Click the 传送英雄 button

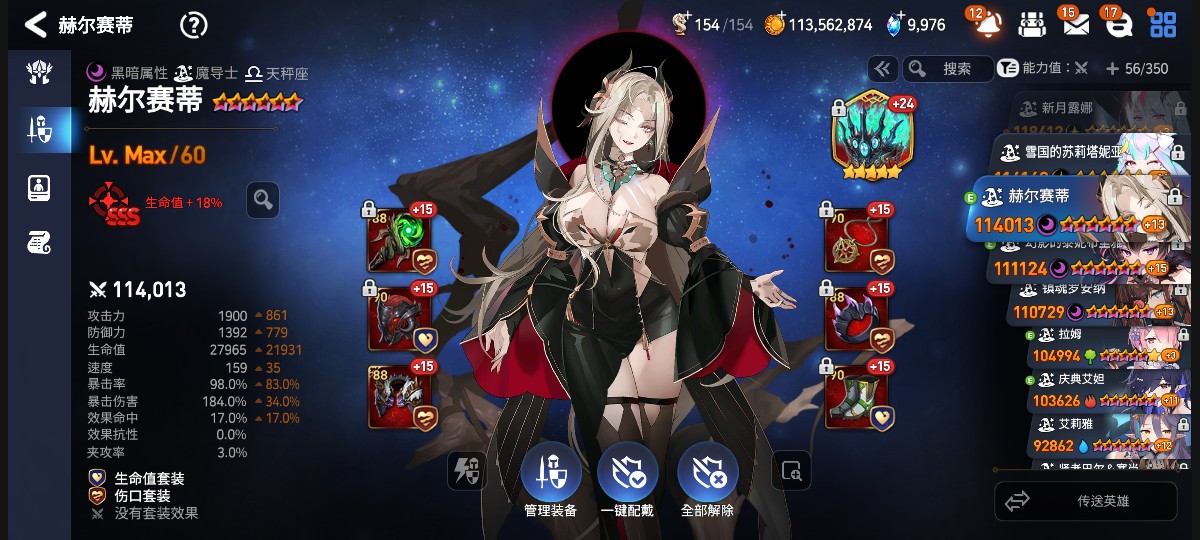pos(1086,501)
